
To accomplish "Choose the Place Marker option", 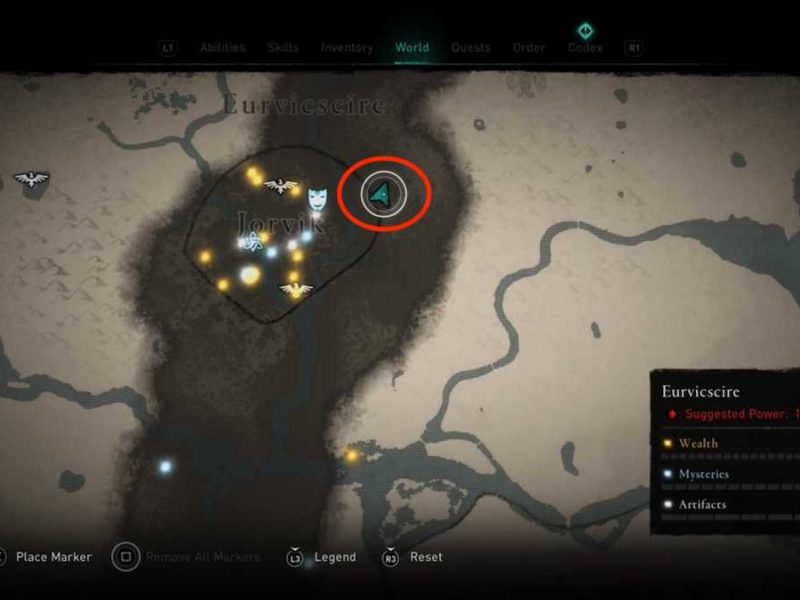I will point(54,557).
